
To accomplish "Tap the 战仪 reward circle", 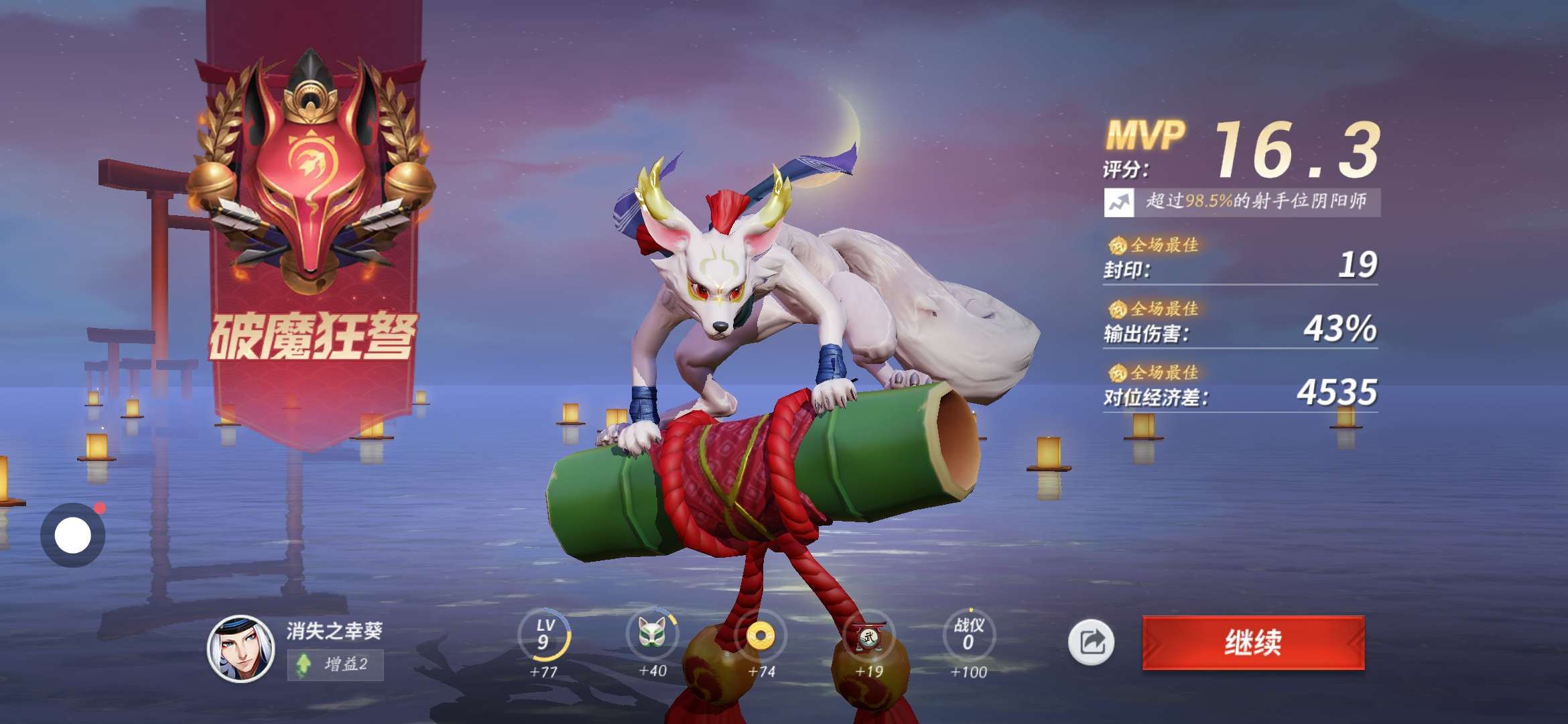I will 968,635.
